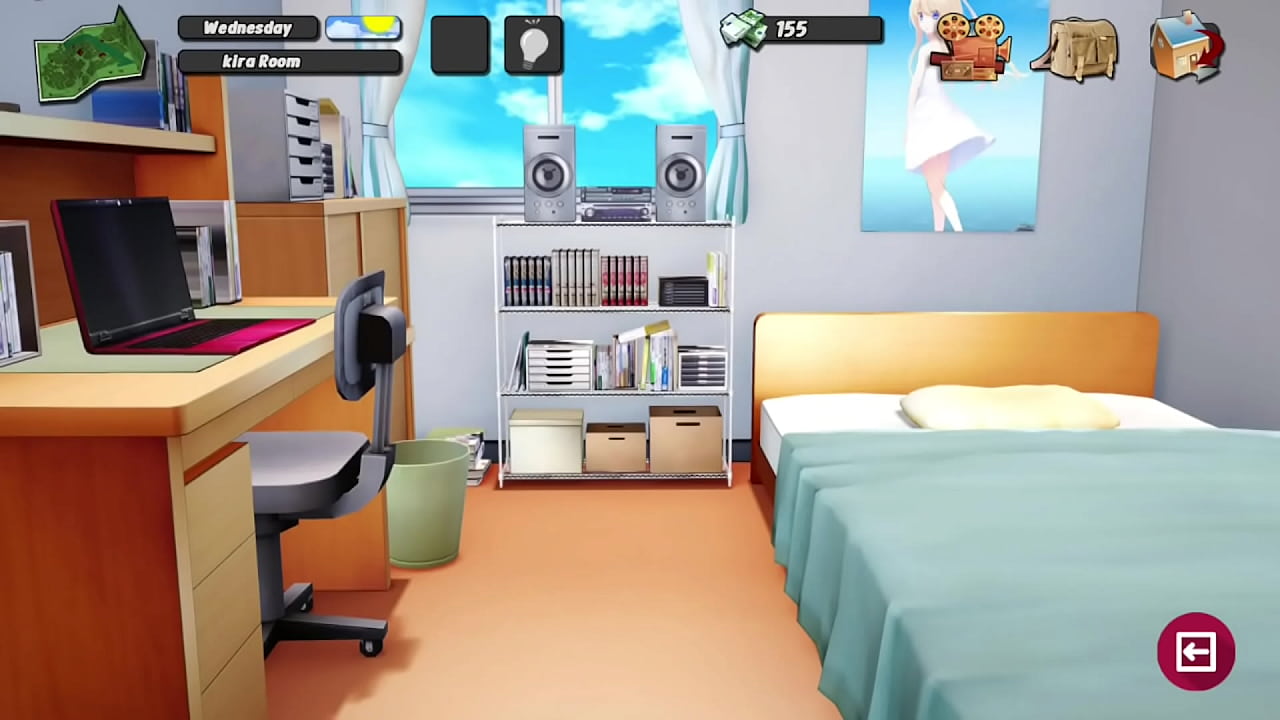Click the storage boxes on bottom shelf
This screenshot has height=720, width=1280.
click(x=615, y=440)
